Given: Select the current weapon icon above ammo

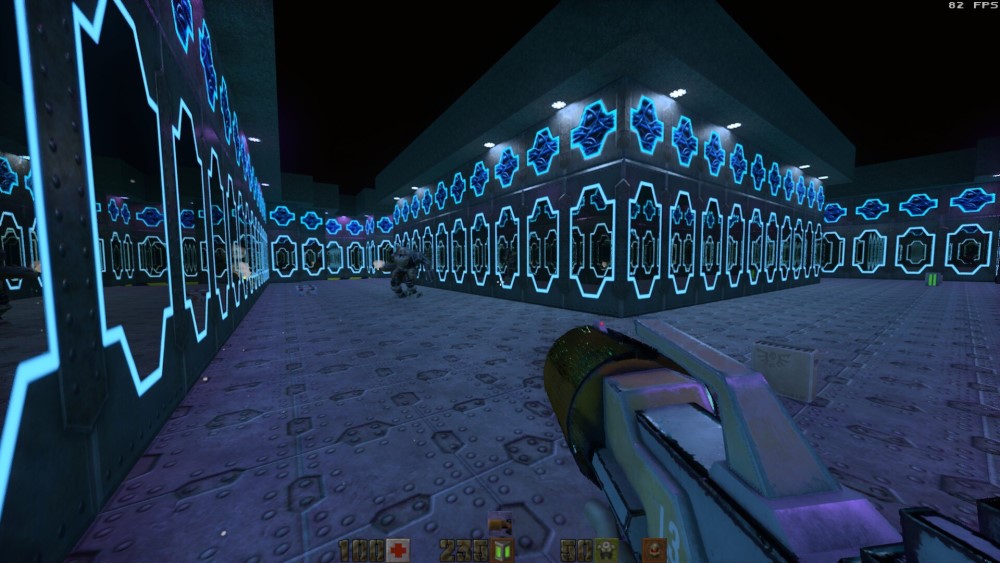Looking at the screenshot, I should point(500,524).
